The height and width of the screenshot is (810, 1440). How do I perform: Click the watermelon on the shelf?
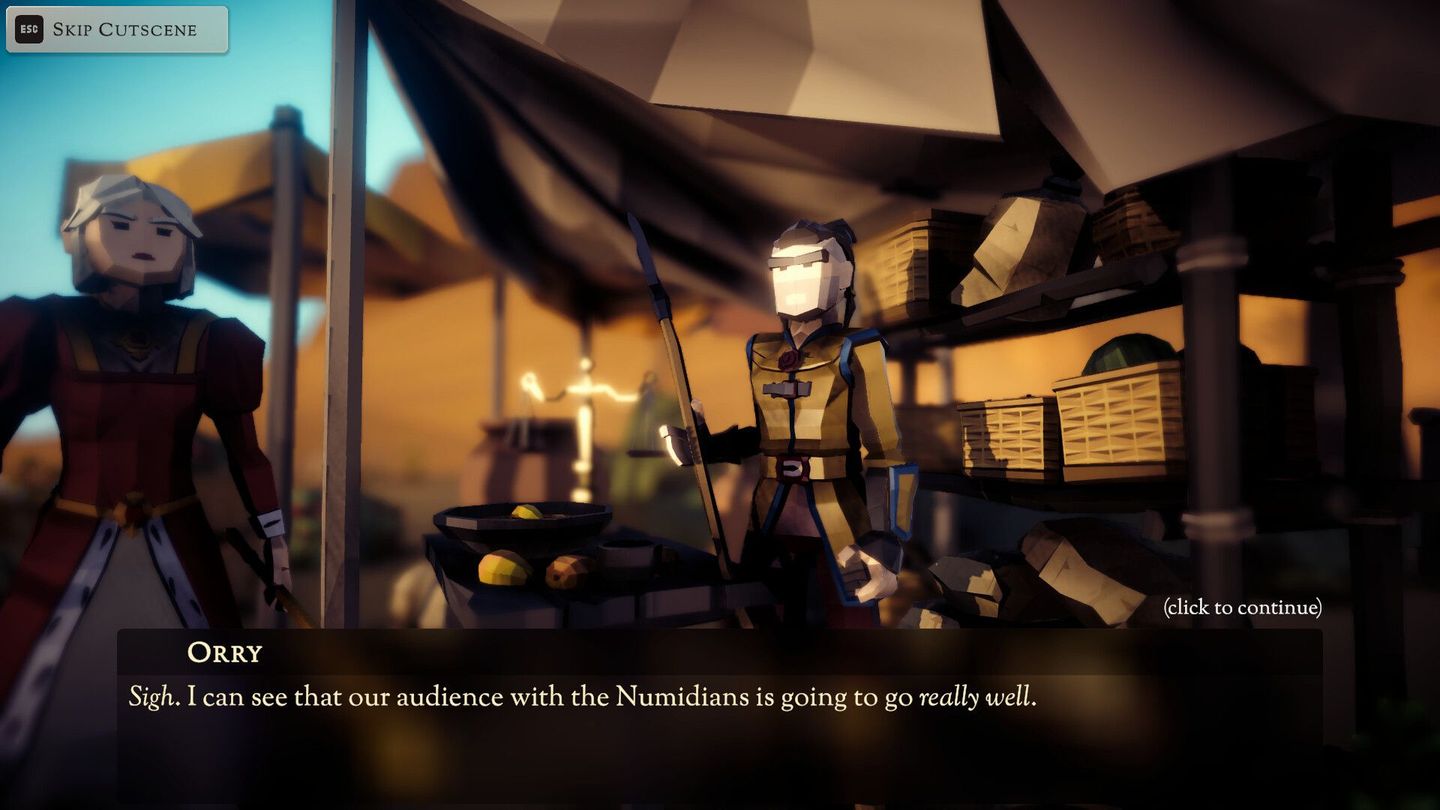pos(1130,355)
